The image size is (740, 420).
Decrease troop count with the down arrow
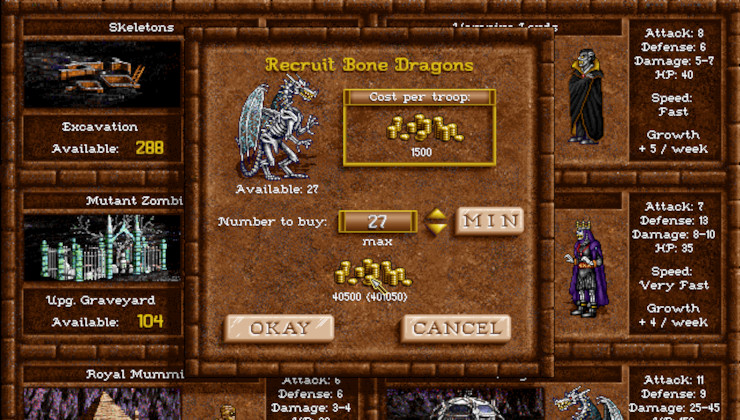[x=436, y=228]
